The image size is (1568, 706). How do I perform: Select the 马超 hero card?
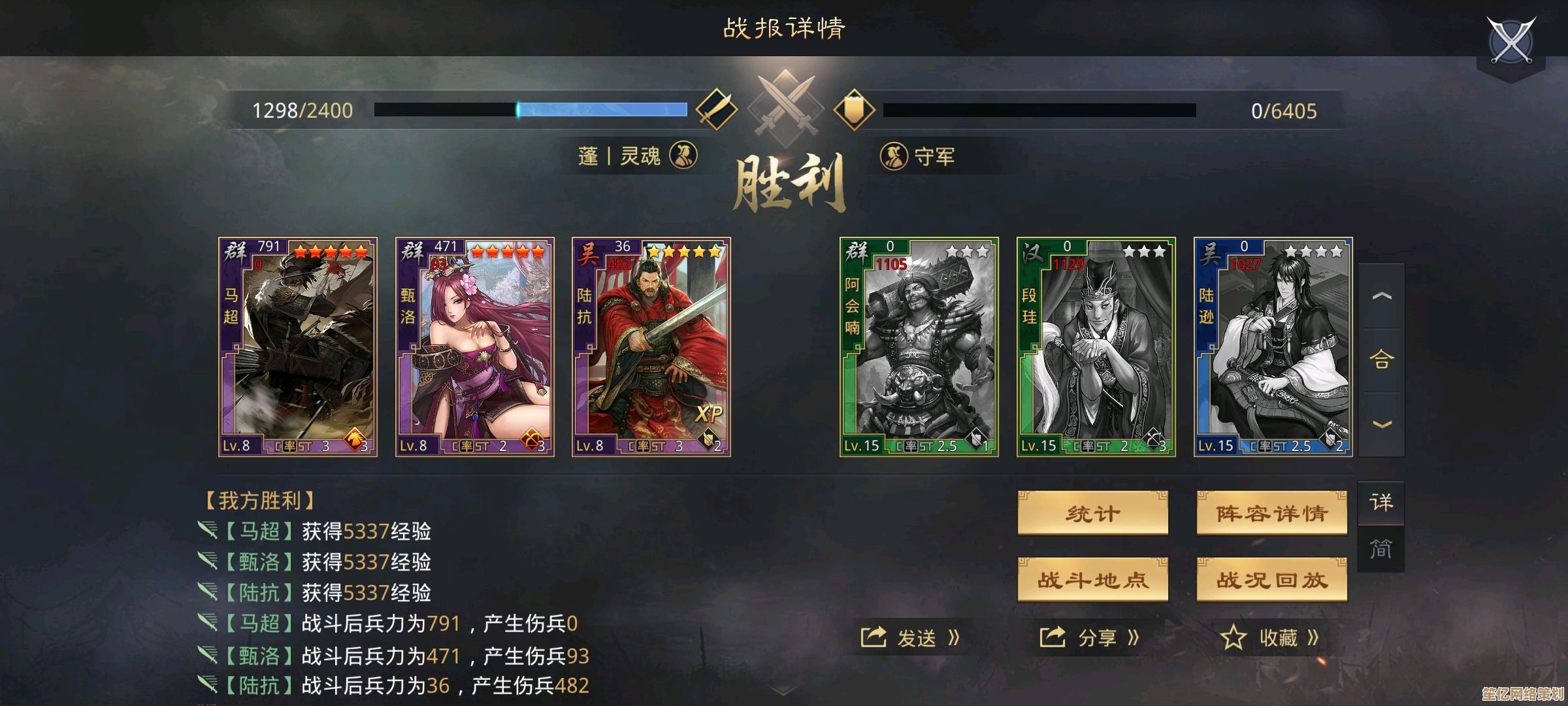click(x=298, y=346)
